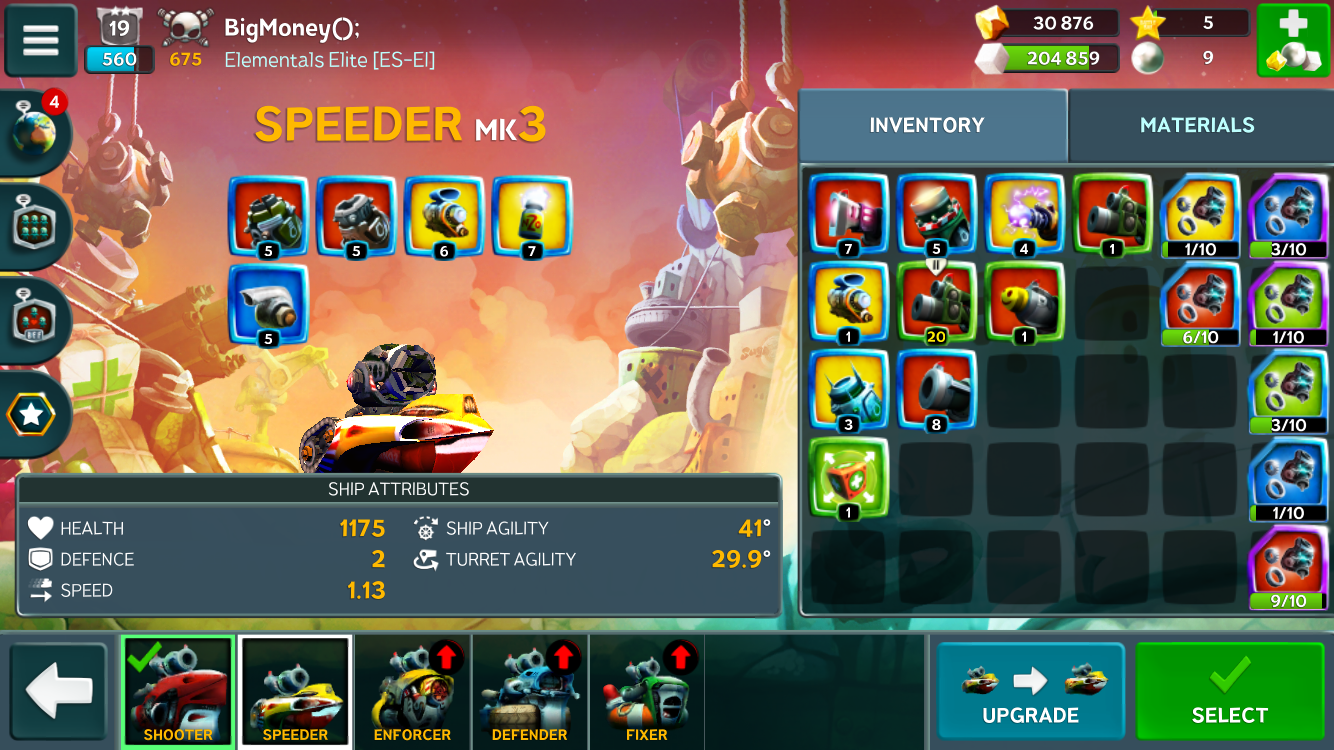Screen dimensions: 1334x750
Task: Choose the Shooter ship thumbnail
Action: [x=178, y=691]
